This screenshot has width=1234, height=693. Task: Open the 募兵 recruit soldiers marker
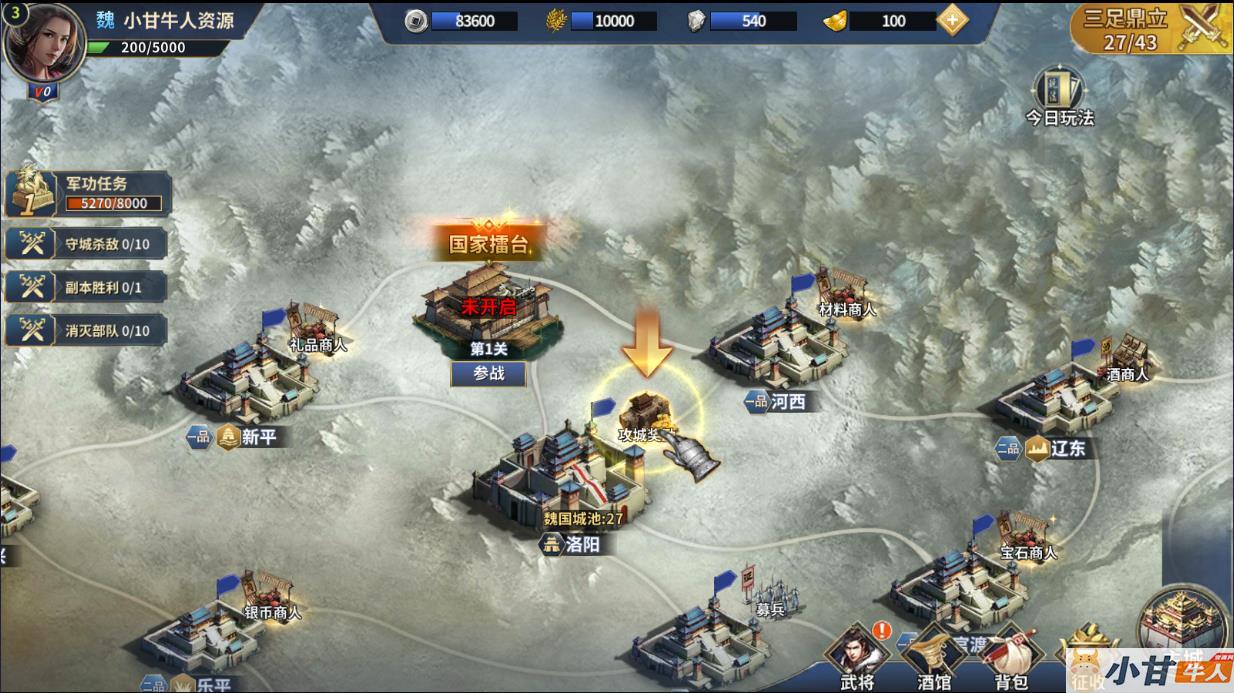point(770,594)
